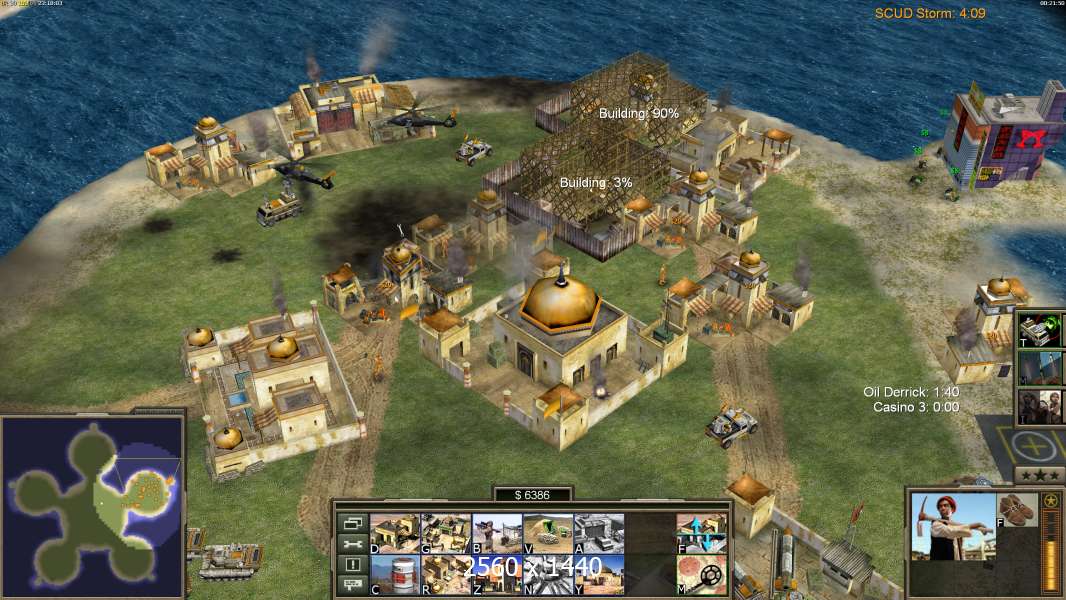Choose the compound building icon marked G
1066x600 pixels.
pos(445,533)
